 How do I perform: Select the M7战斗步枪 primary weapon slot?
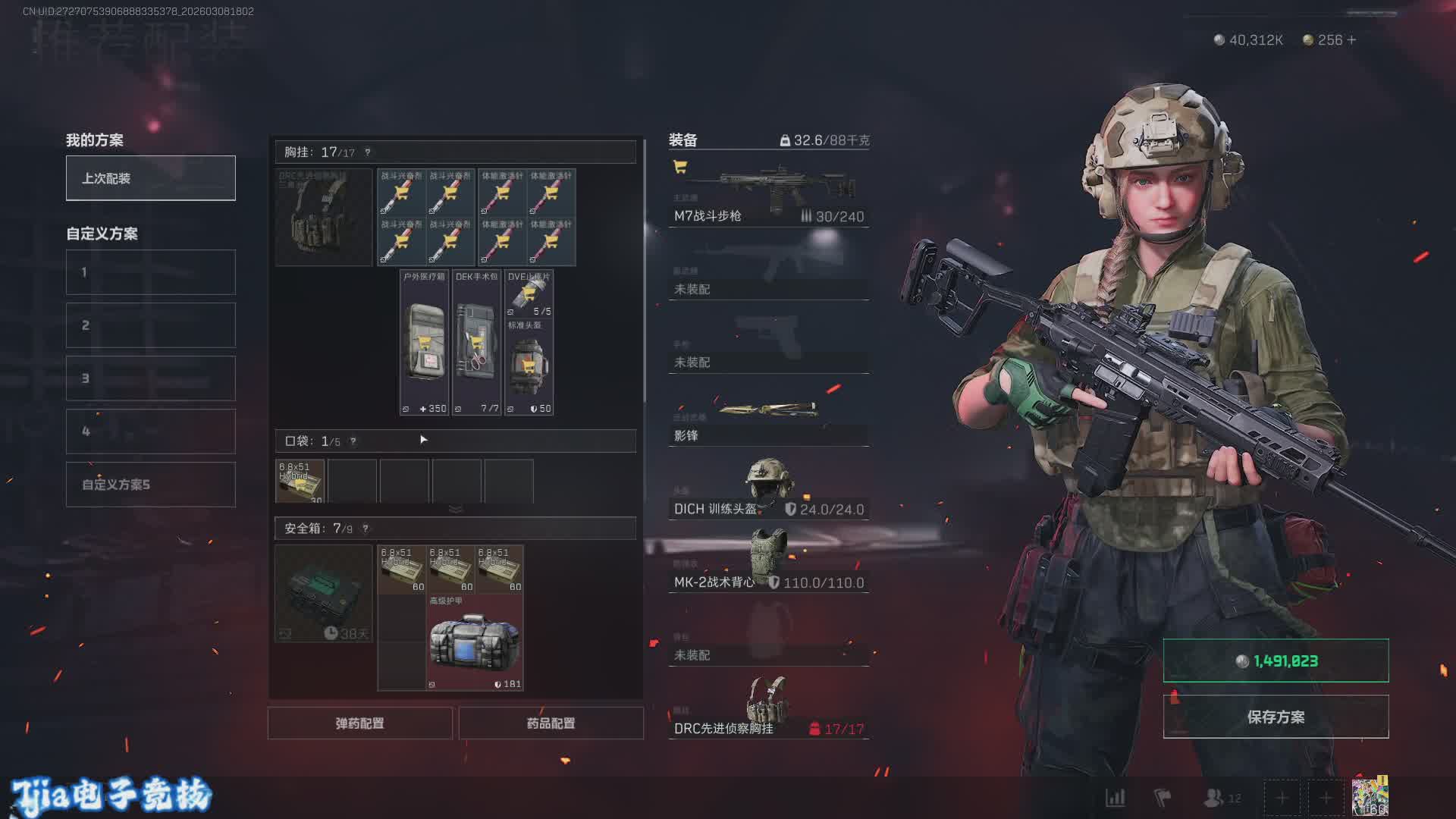click(768, 194)
